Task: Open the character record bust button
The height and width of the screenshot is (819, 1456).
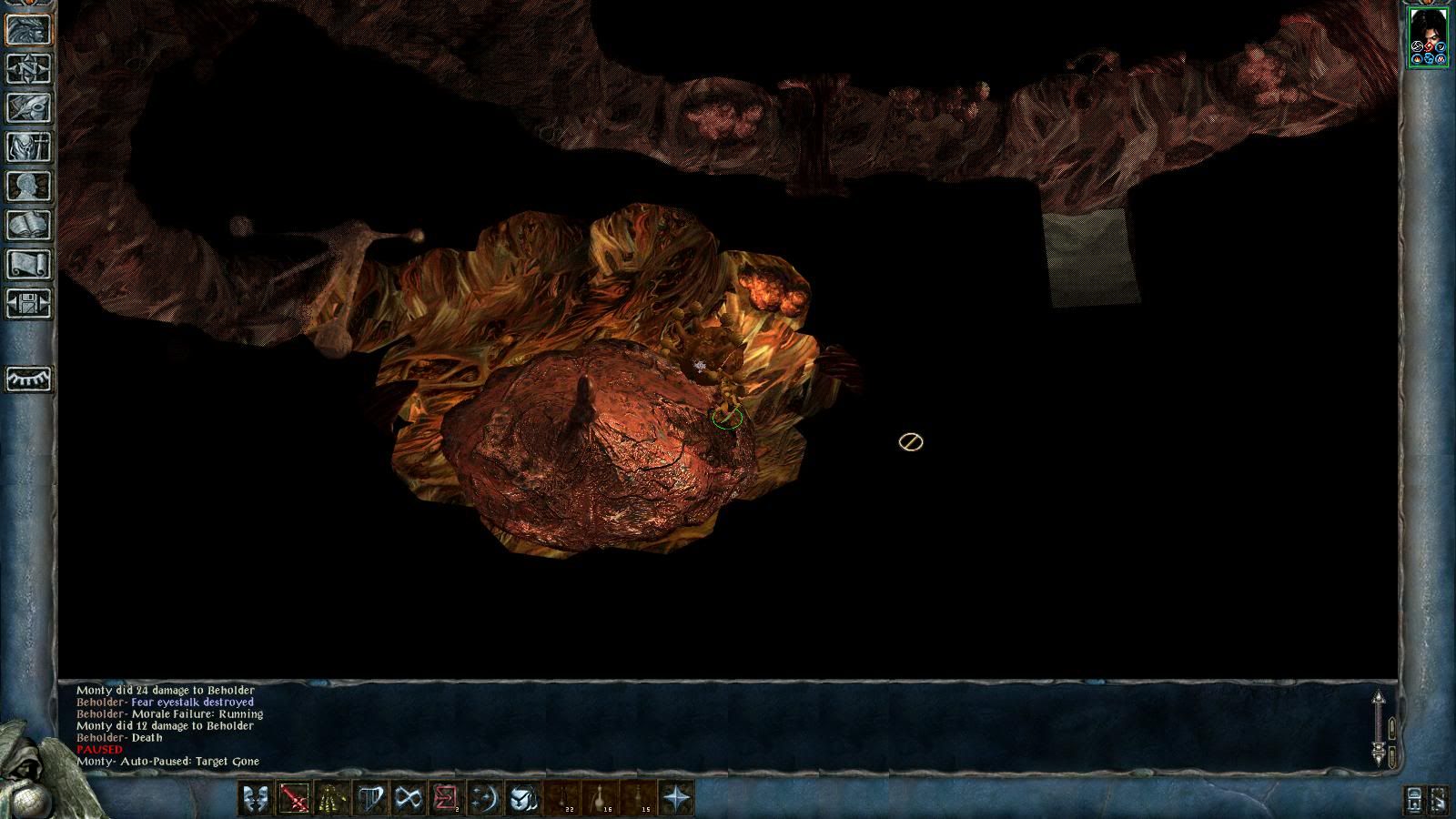Action: tap(29, 187)
